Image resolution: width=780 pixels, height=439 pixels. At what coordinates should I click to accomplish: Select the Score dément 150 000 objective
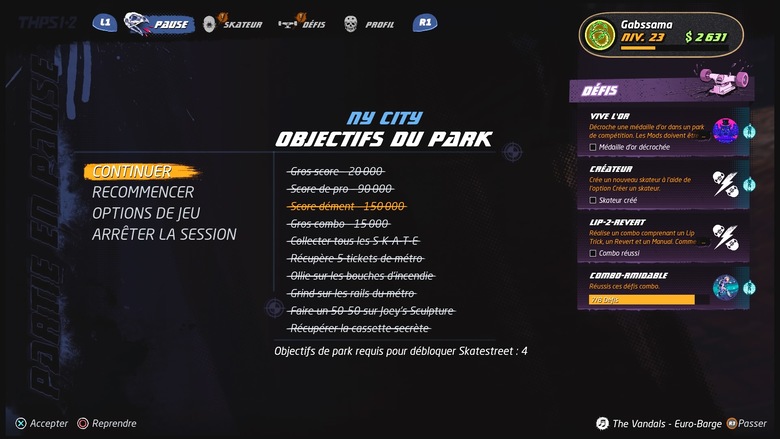(x=347, y=206)
